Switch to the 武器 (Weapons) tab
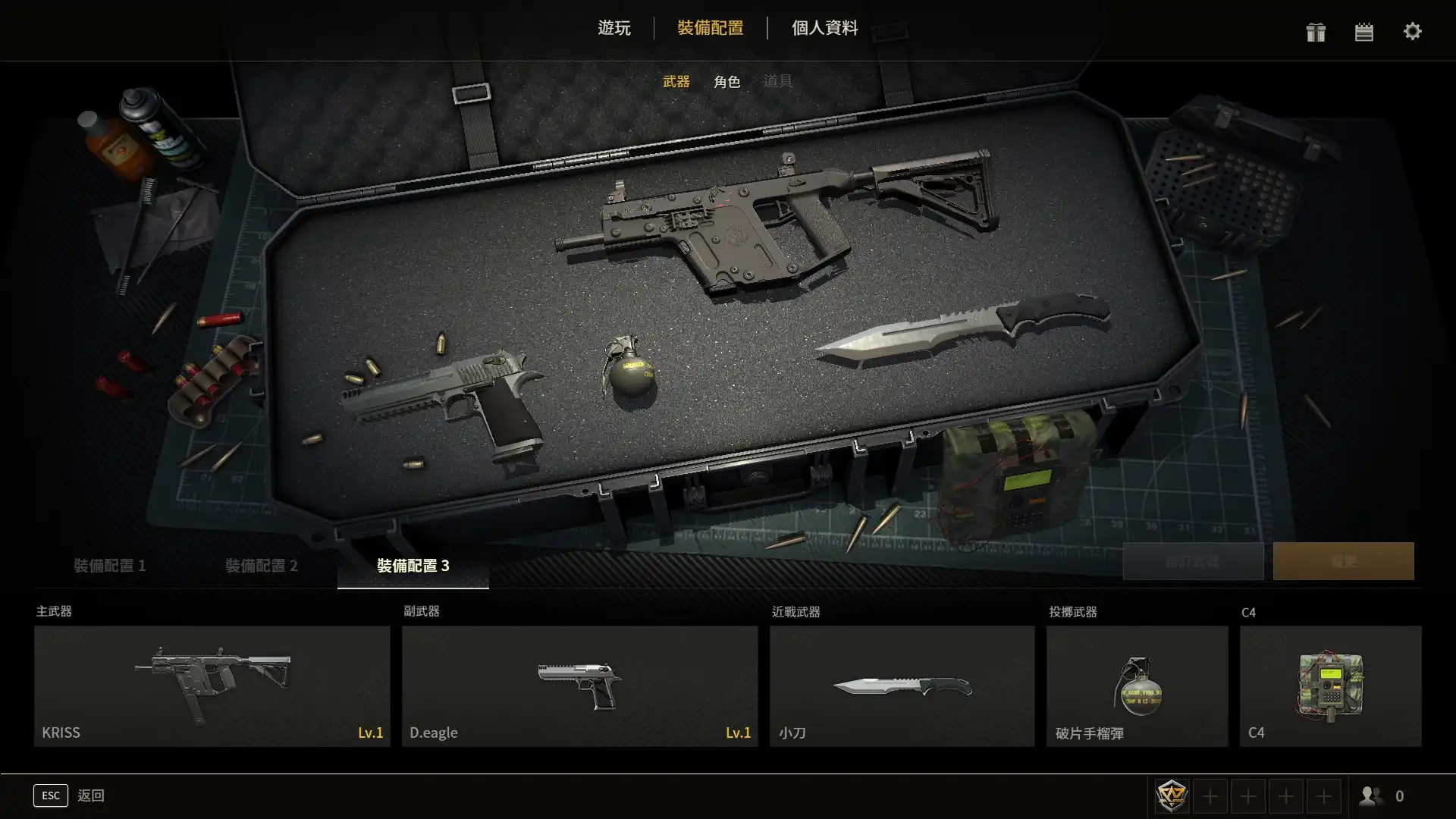Screen dimensions: 1456x819 click(x=676, y=81)
